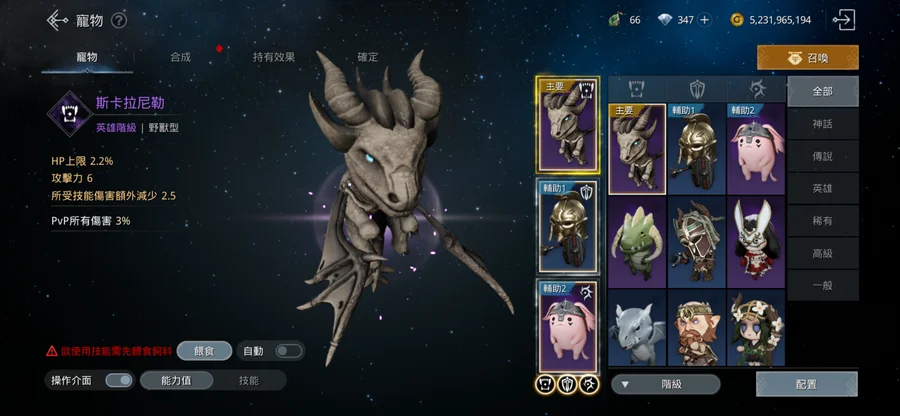Go back using the arrow next to 寵物

tap(57, 20)
